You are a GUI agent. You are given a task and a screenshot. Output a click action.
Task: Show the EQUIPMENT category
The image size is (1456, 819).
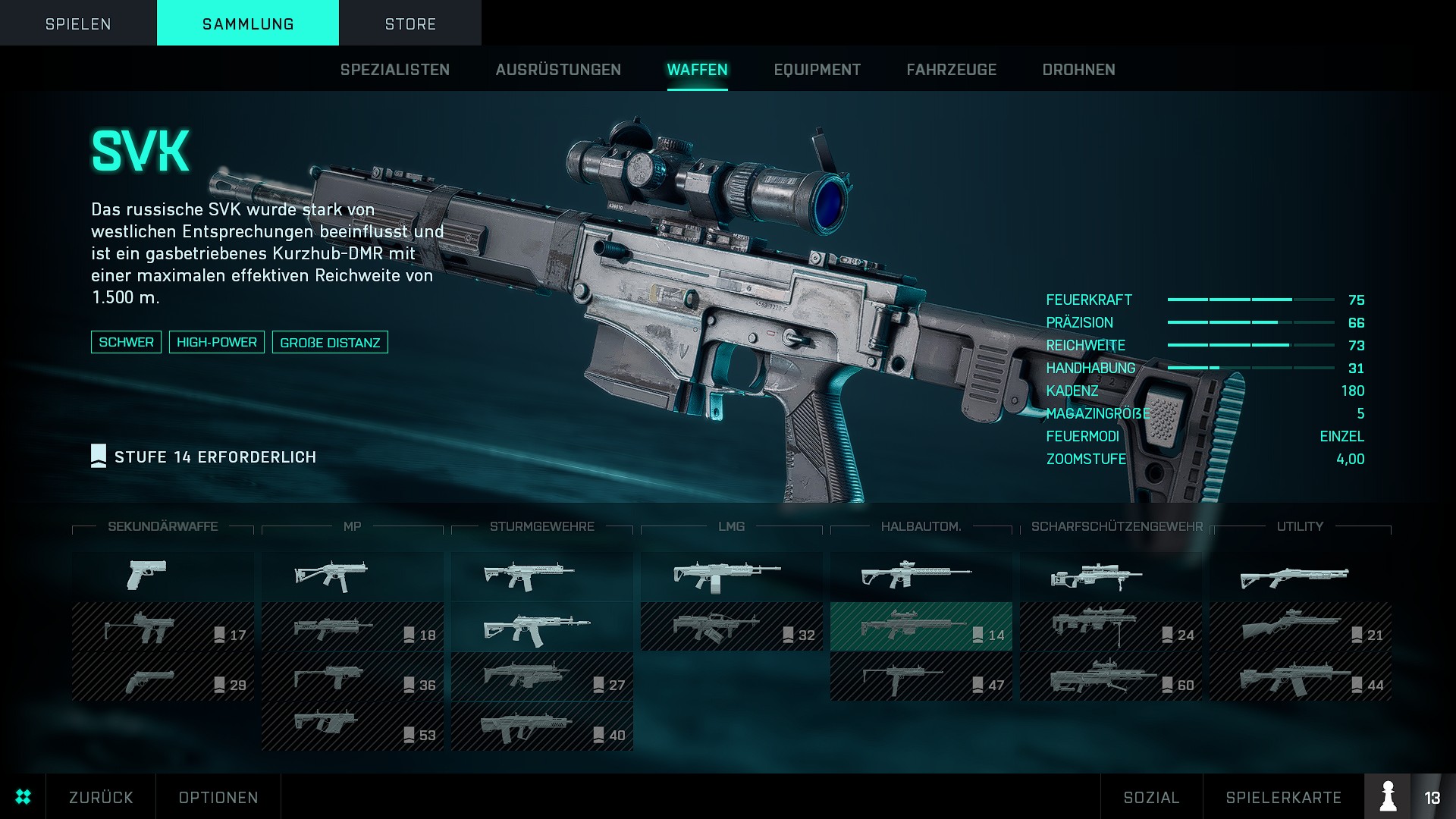pos(817,70)
